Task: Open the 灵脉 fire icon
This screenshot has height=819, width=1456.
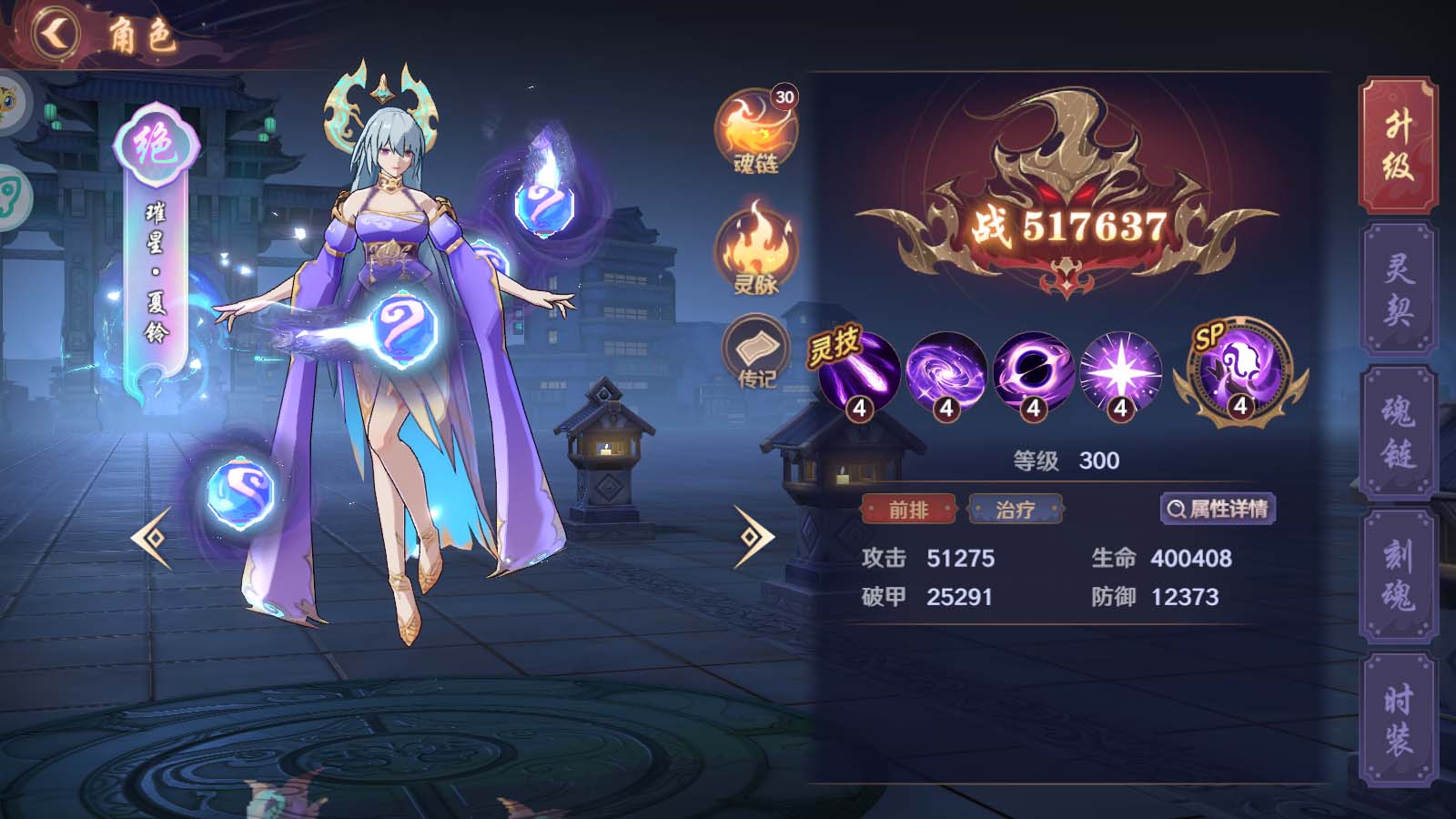Action: 755,250
